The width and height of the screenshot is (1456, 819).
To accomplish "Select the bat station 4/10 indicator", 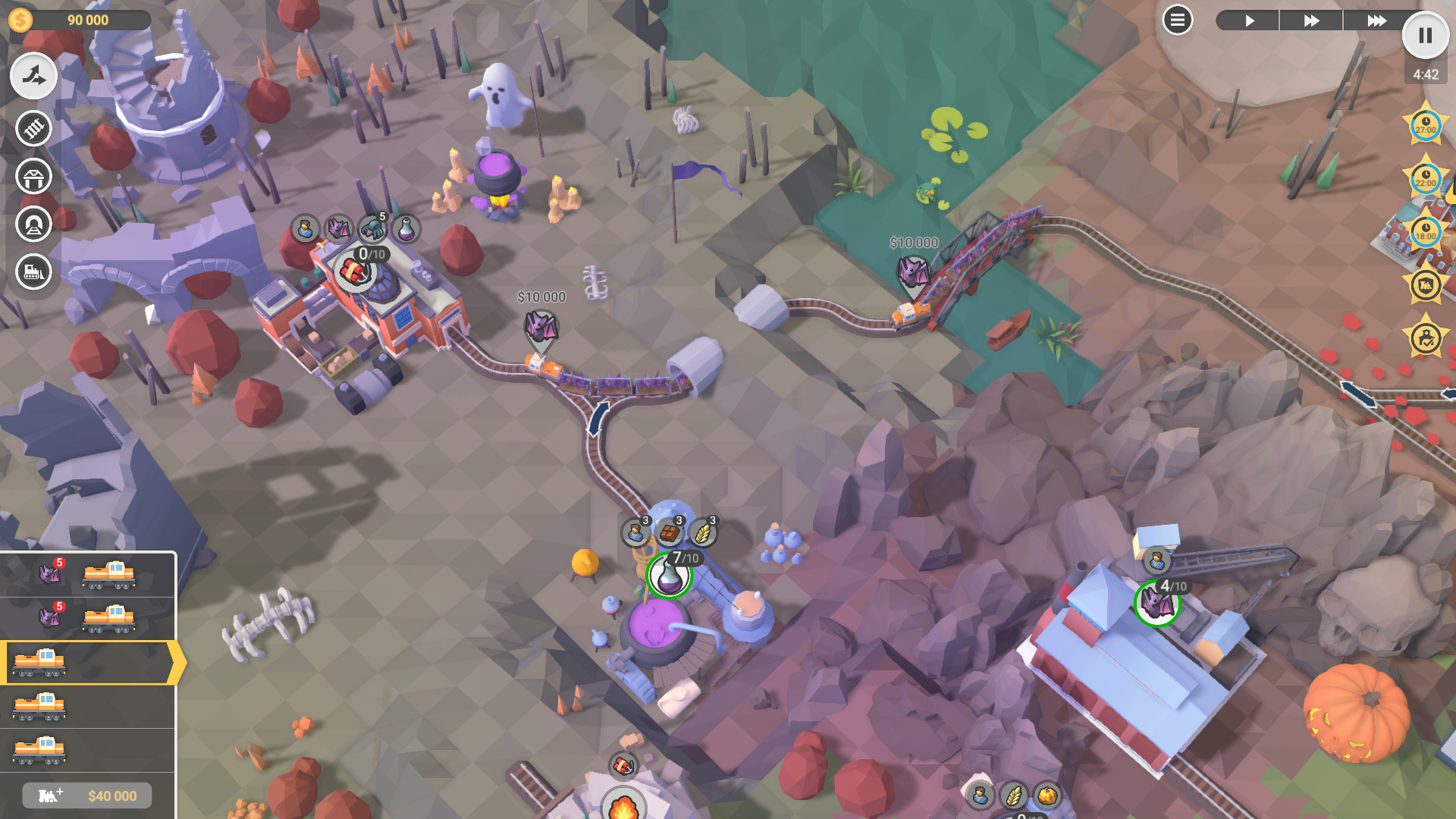I will tap(1156, 604).
